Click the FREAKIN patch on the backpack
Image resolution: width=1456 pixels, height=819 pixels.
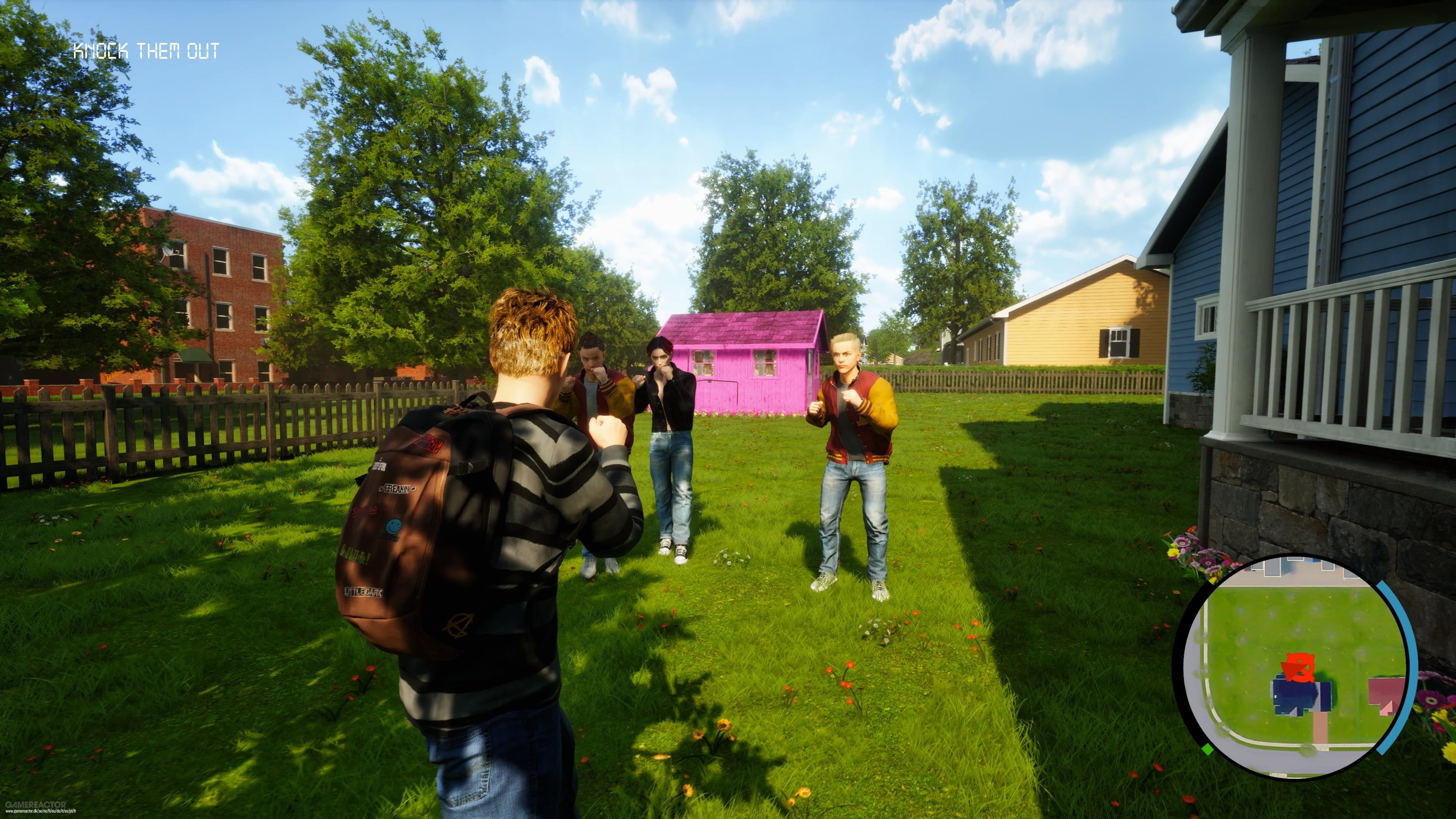point(396,490)
